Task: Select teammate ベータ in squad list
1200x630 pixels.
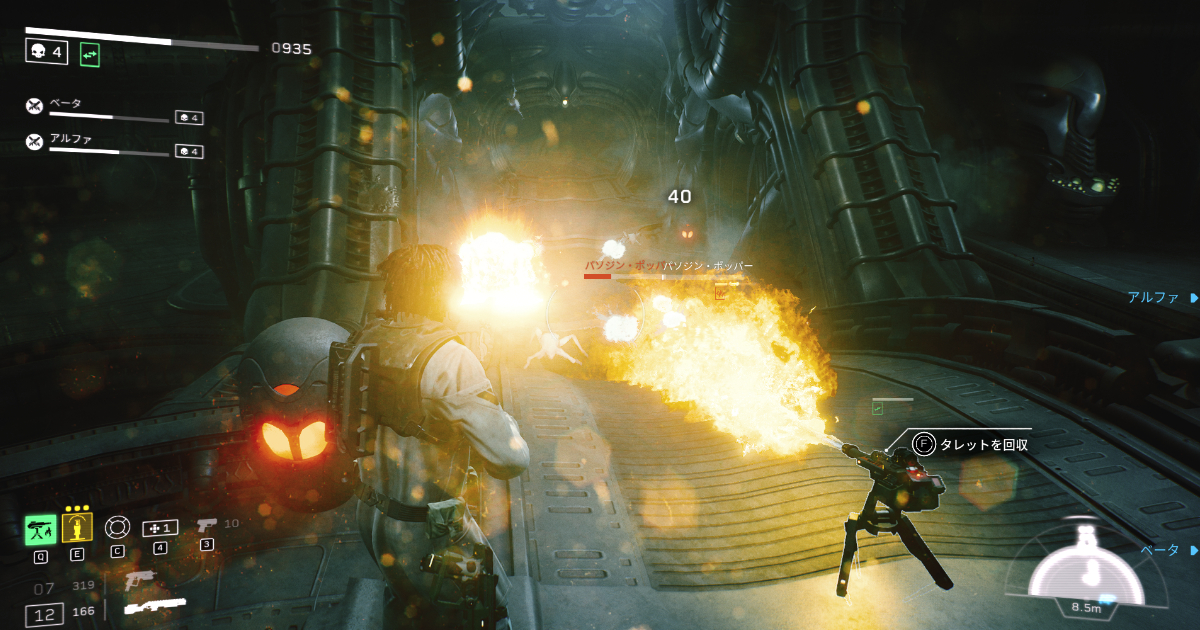Action: pos(66,103)
